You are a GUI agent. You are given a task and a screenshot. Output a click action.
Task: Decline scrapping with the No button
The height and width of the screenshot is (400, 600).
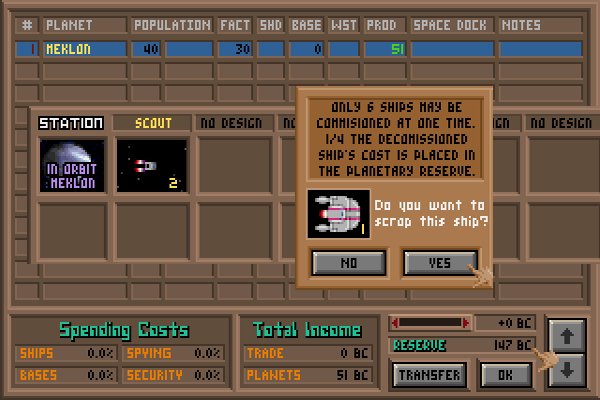(x=349, y=262)
